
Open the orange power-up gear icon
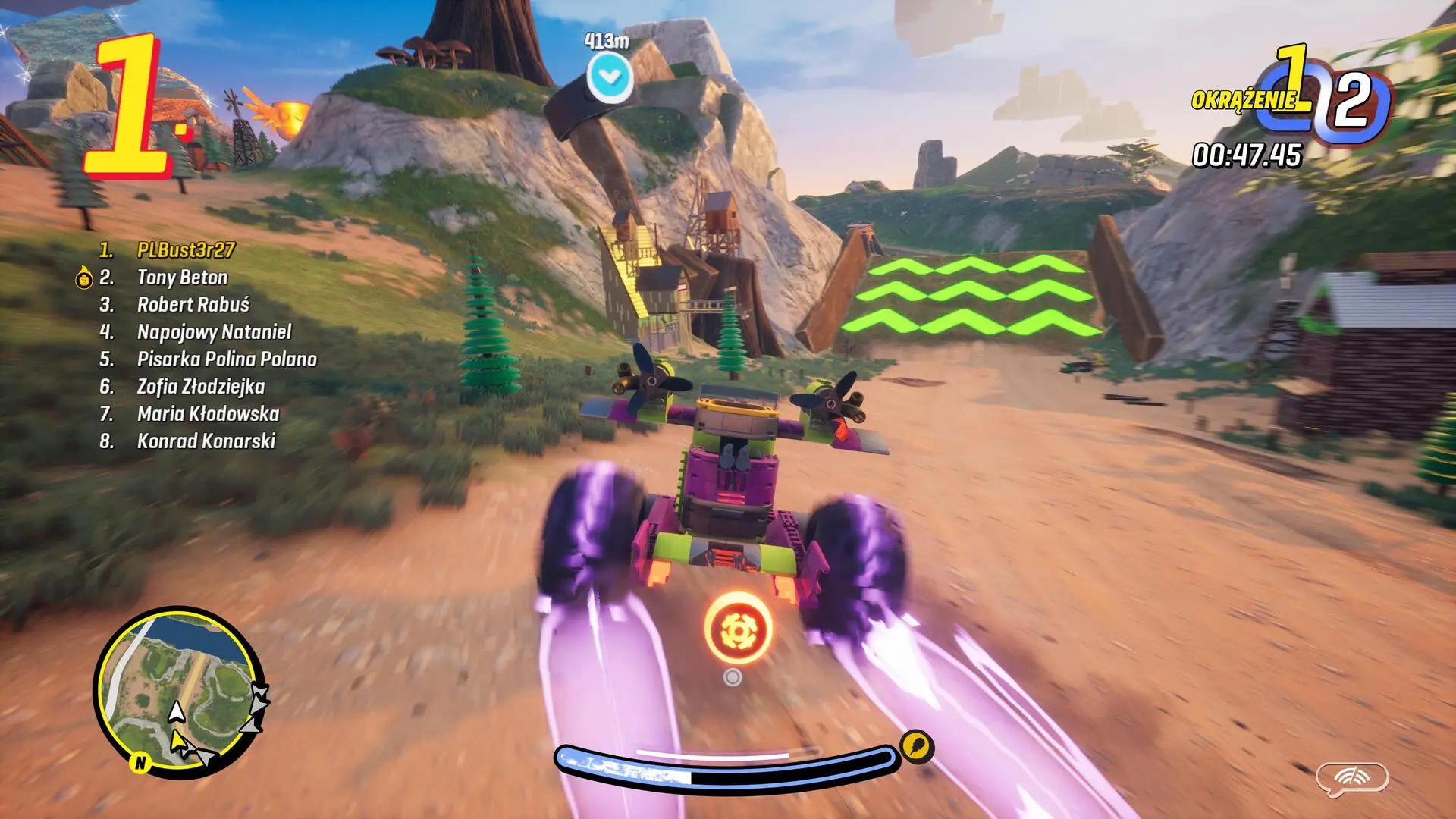tap(738, 627)
